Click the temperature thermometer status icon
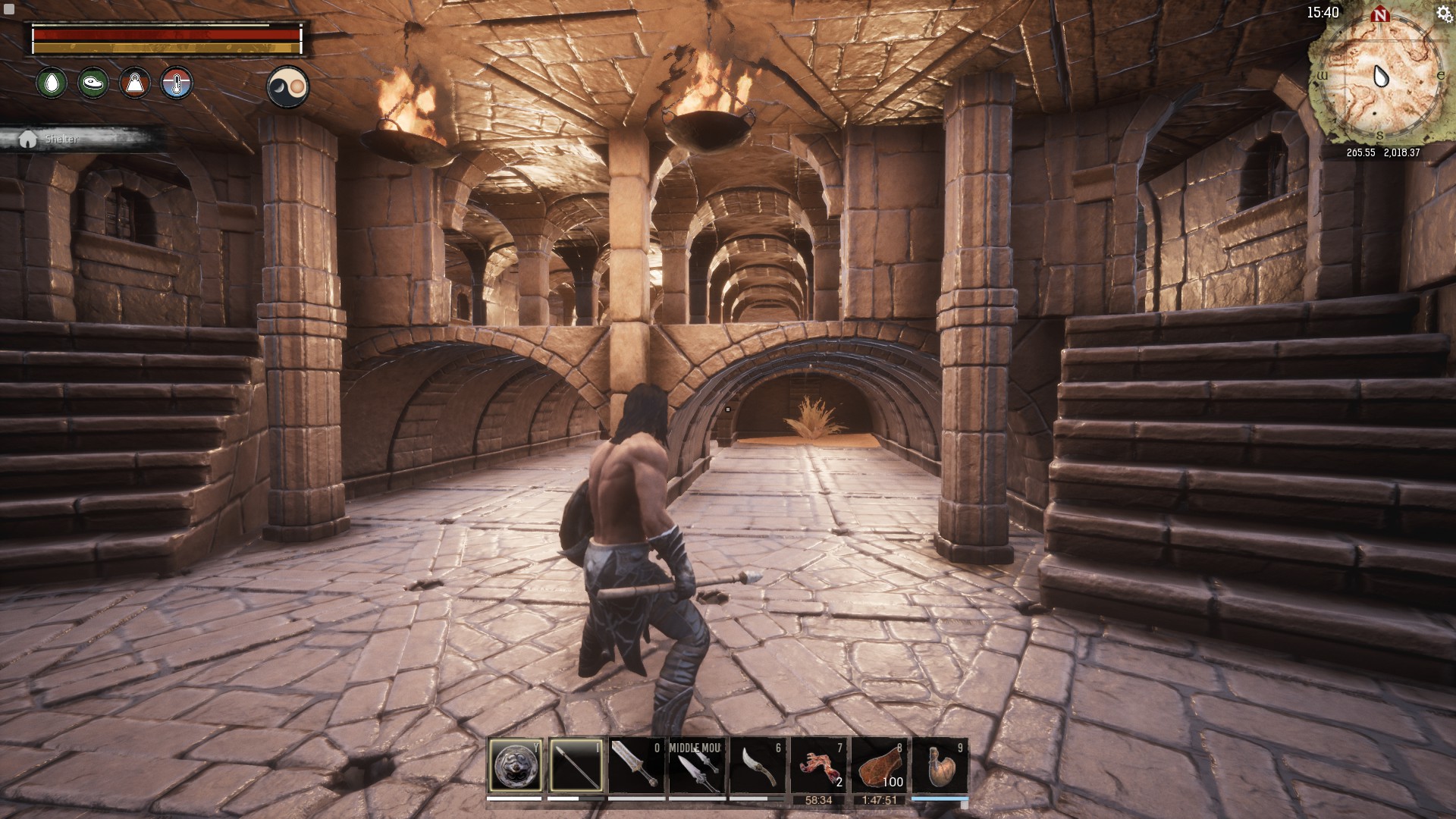Screen dimensions: 1456x819 point(177,83)
